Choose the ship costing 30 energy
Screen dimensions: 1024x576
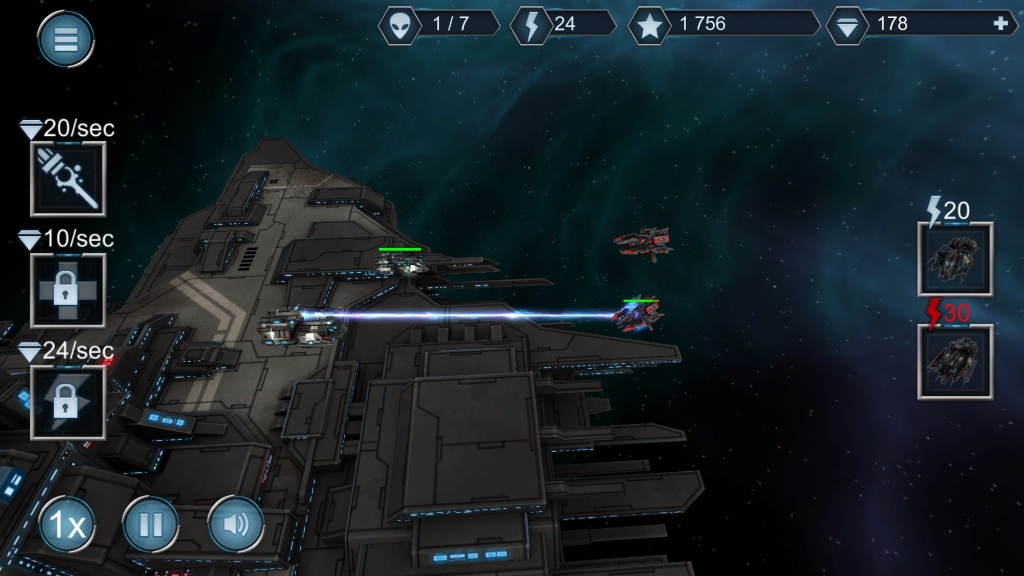[x=955, y=362]
